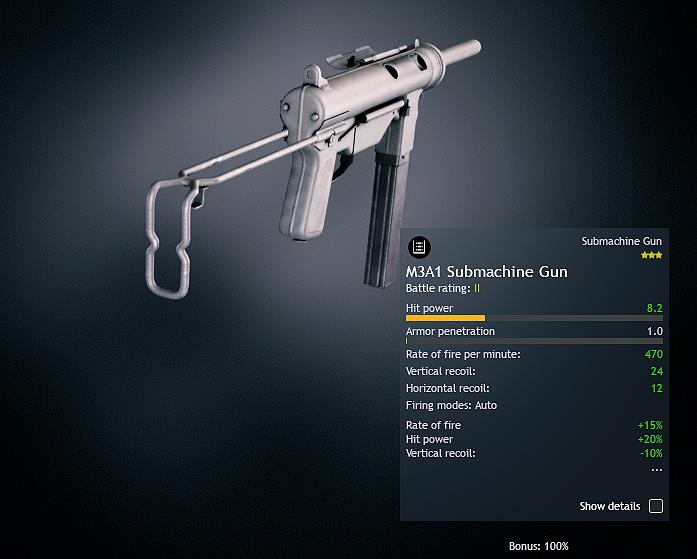Image resolution: width=697 pixels, height=559 pixels.
Task: Expand the three-dots modifiers ellipsis
Action: coord(656,469)
